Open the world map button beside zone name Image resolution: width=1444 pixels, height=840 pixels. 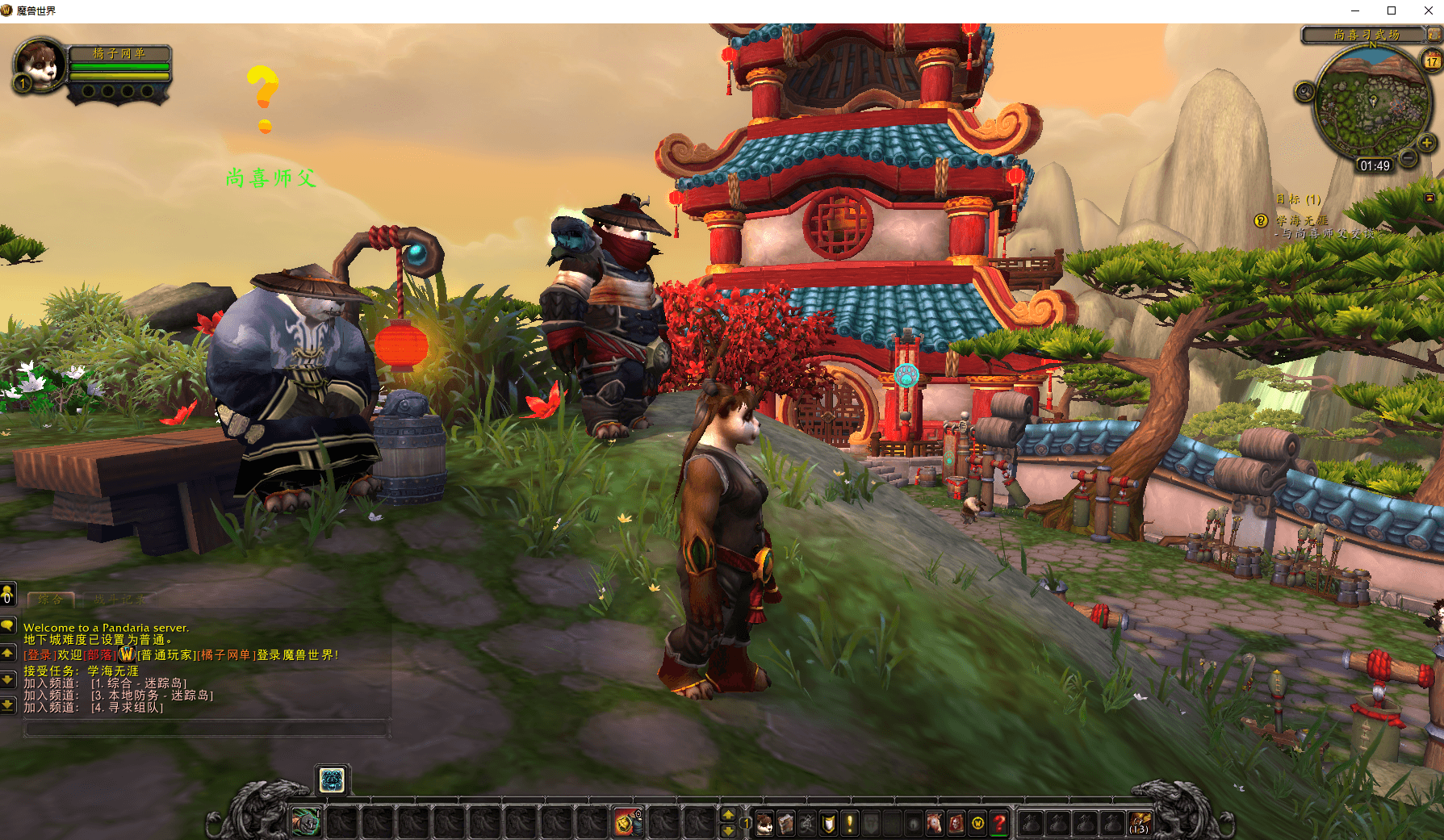point(1434,35)
